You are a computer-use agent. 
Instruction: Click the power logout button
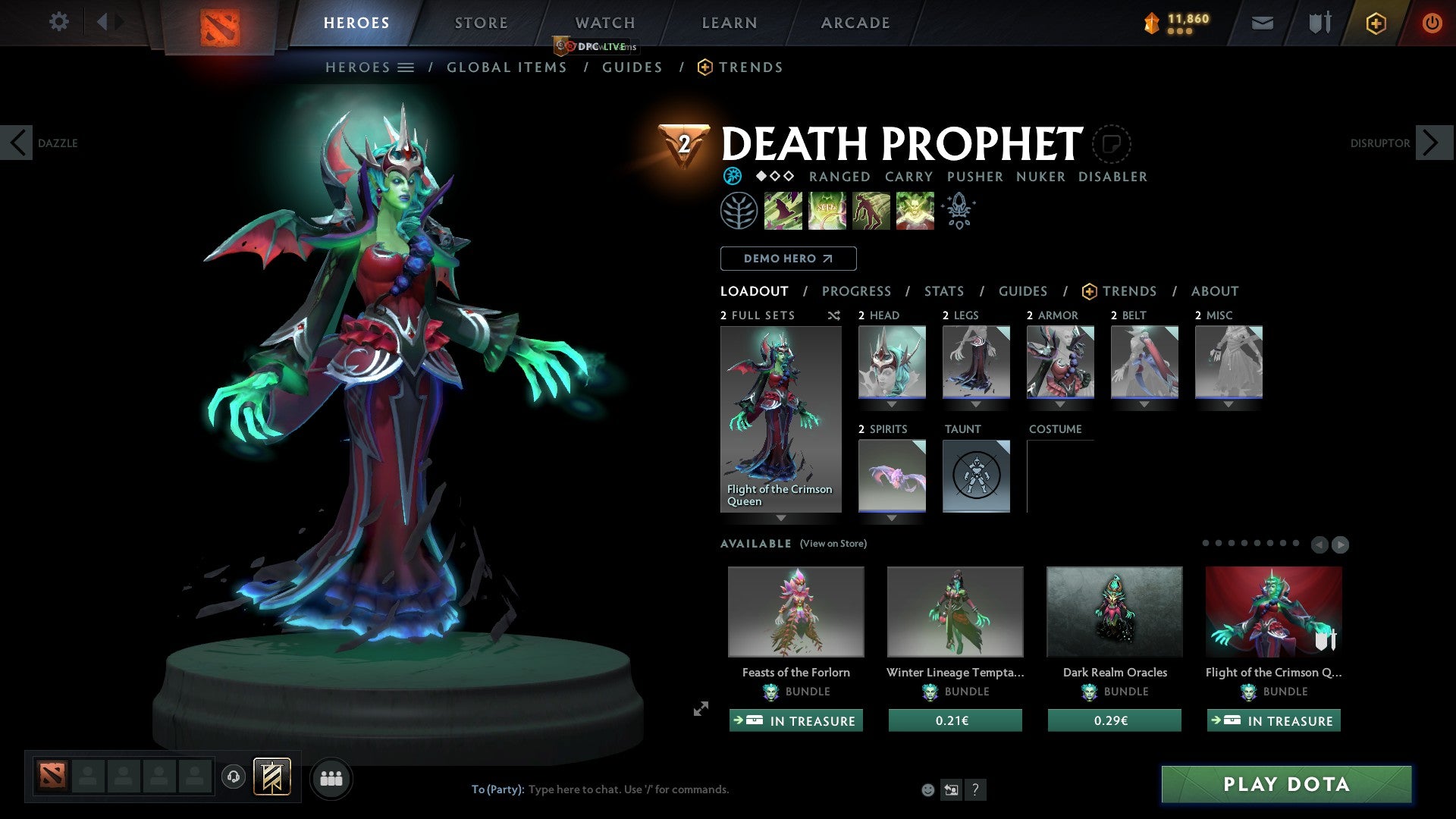(1432, 22)
